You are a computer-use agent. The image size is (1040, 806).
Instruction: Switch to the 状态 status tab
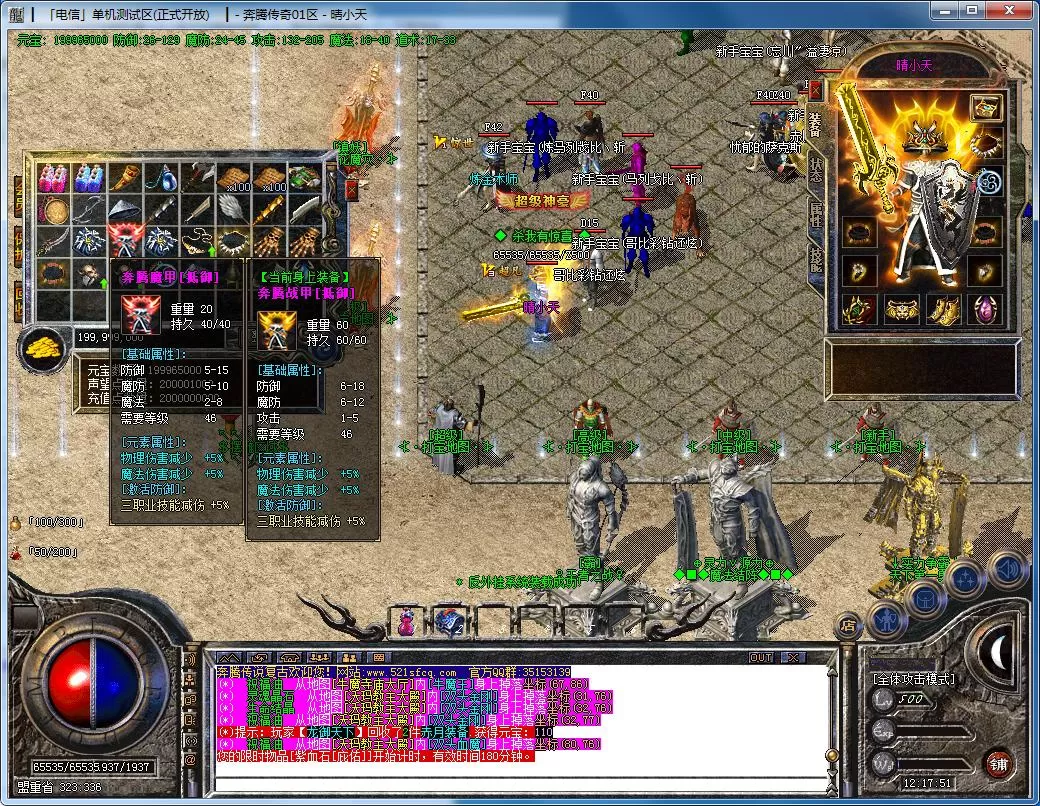pyautogui.click(x=815, y=169)
